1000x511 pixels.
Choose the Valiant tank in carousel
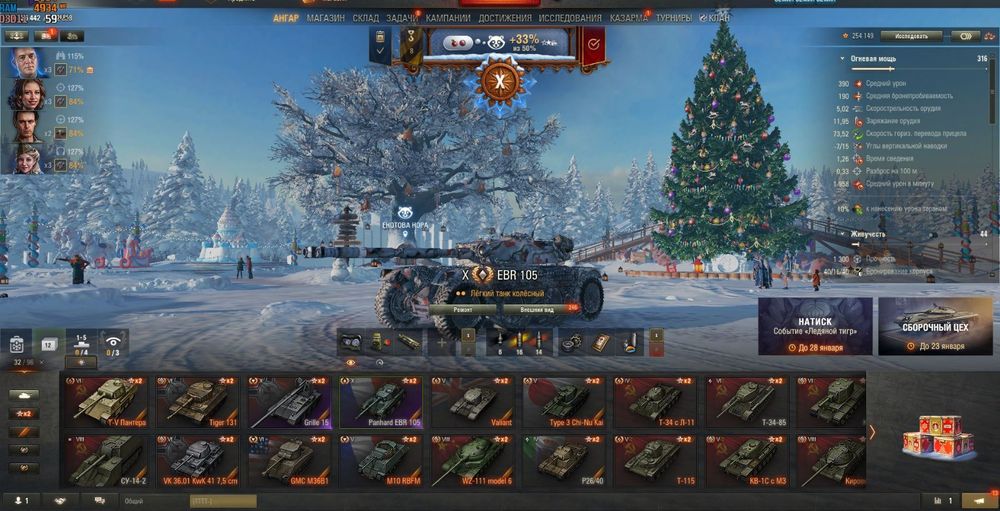(x=470, y=401)
